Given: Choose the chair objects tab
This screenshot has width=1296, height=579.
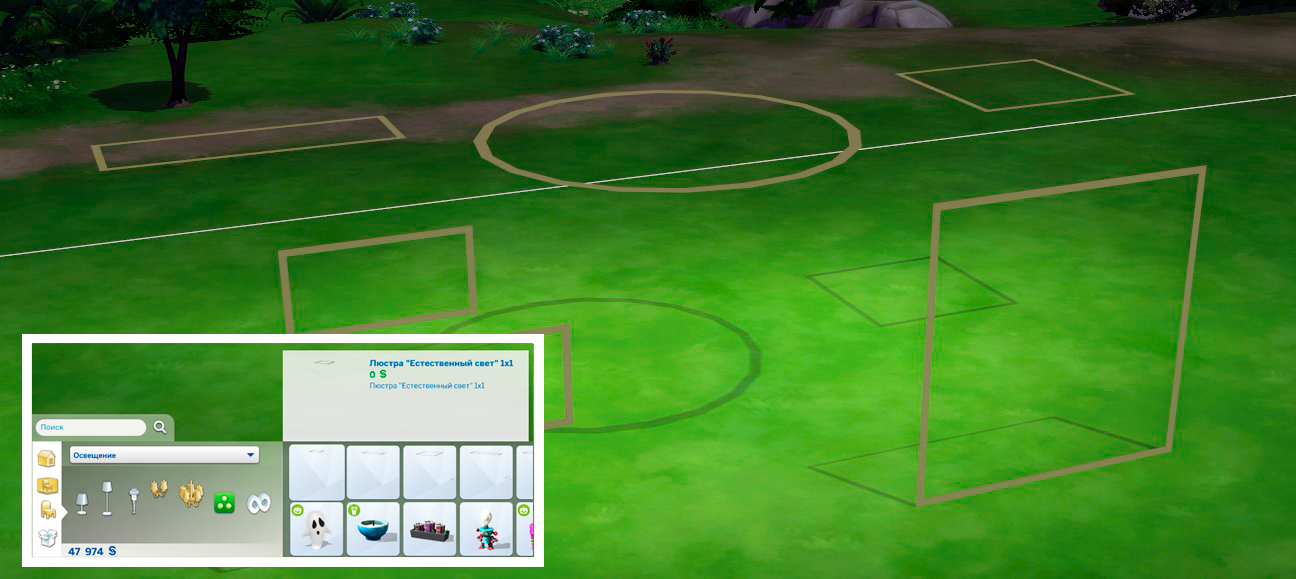Looking at the screenshot, I should point(47,510).
